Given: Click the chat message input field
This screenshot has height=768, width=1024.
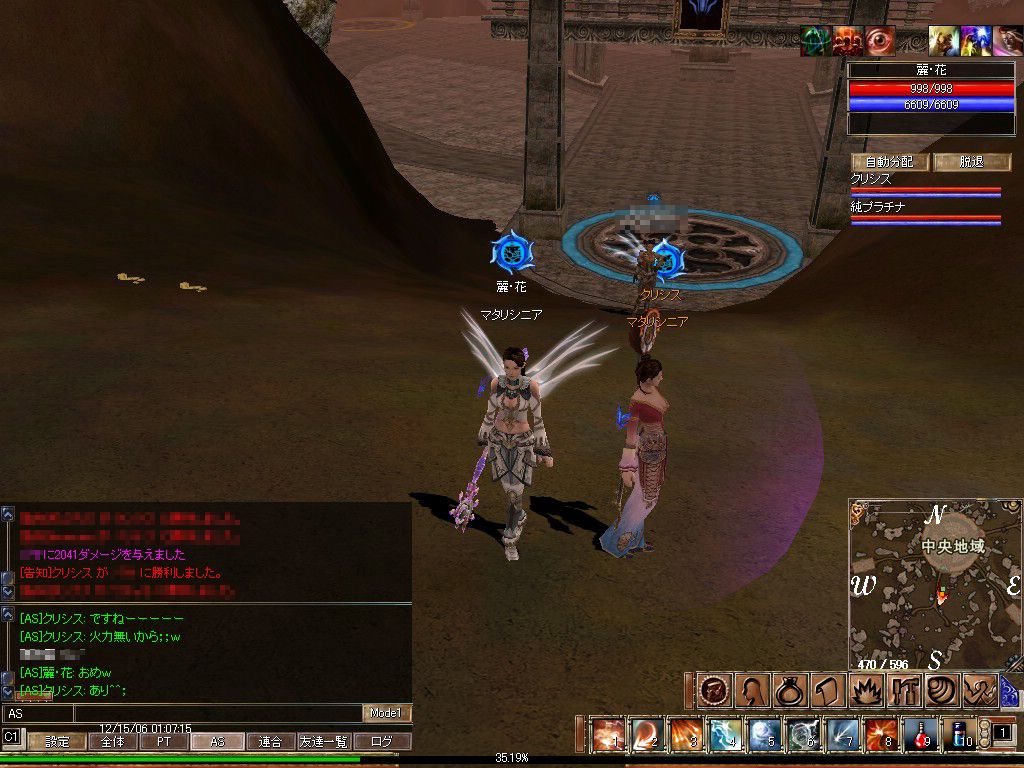Looking at the screenshot, I should pos(217,713).
